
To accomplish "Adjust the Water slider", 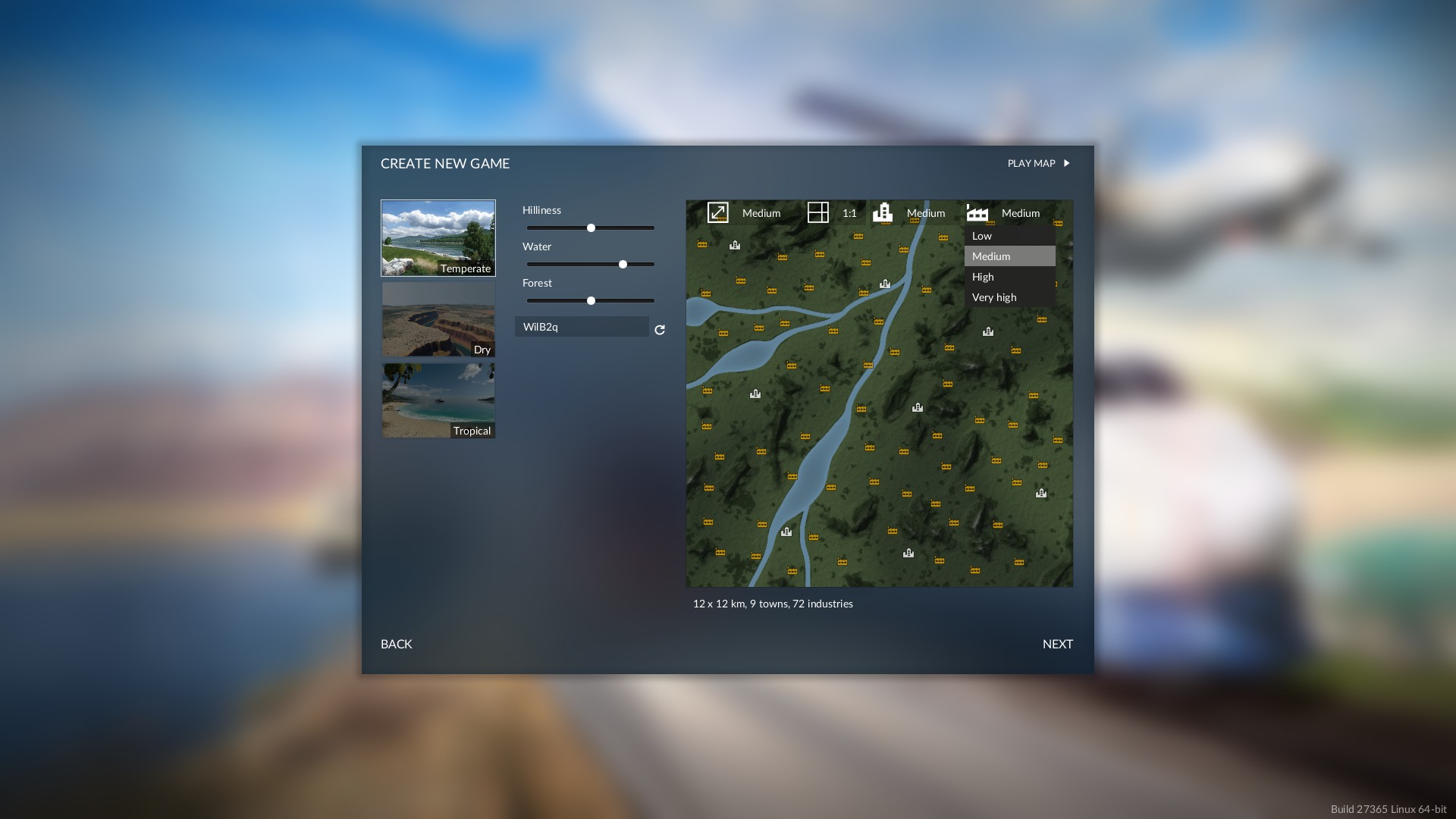I will point(623,264).
